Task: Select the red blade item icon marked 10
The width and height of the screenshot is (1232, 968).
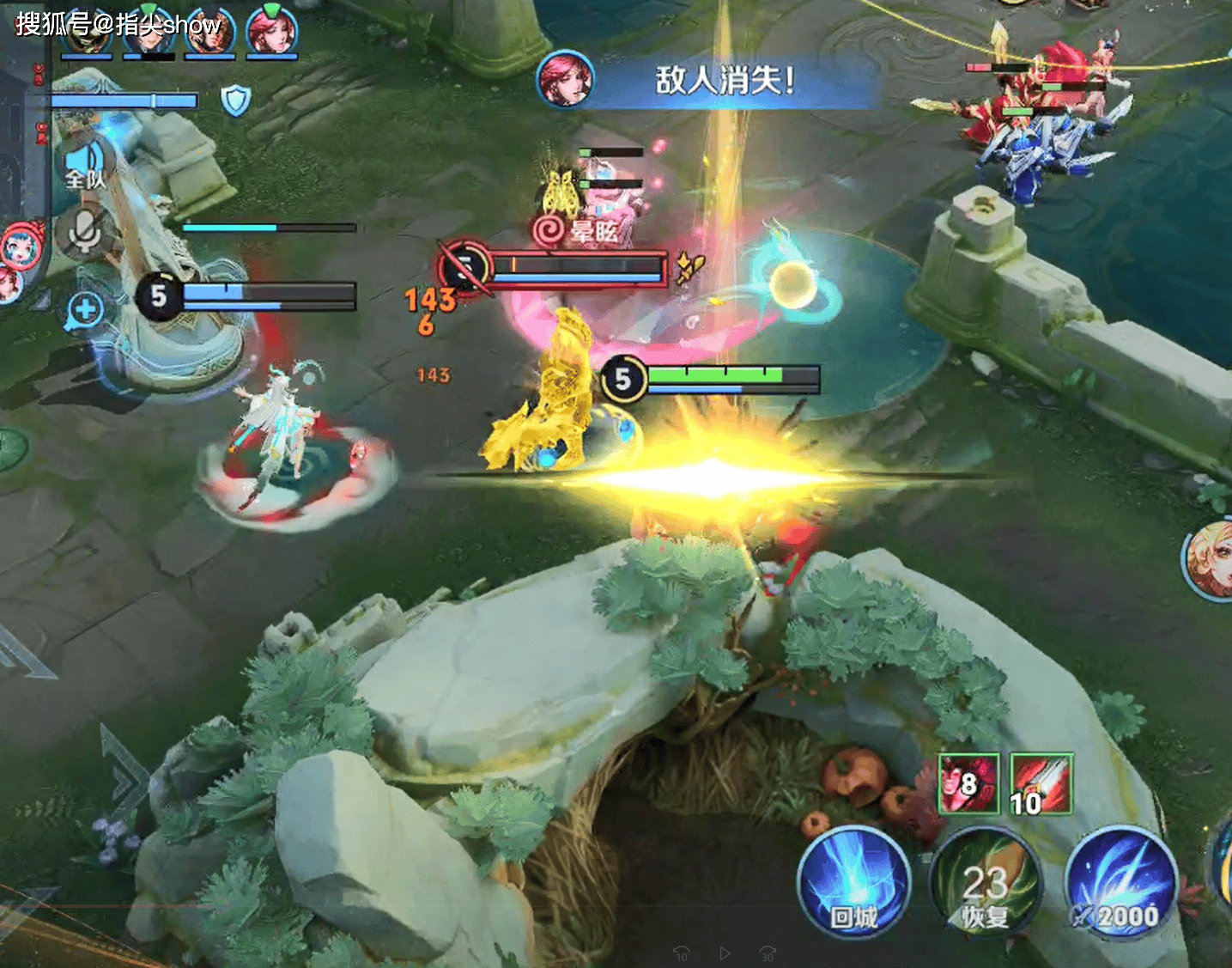Action: [x=1041, y=783]
